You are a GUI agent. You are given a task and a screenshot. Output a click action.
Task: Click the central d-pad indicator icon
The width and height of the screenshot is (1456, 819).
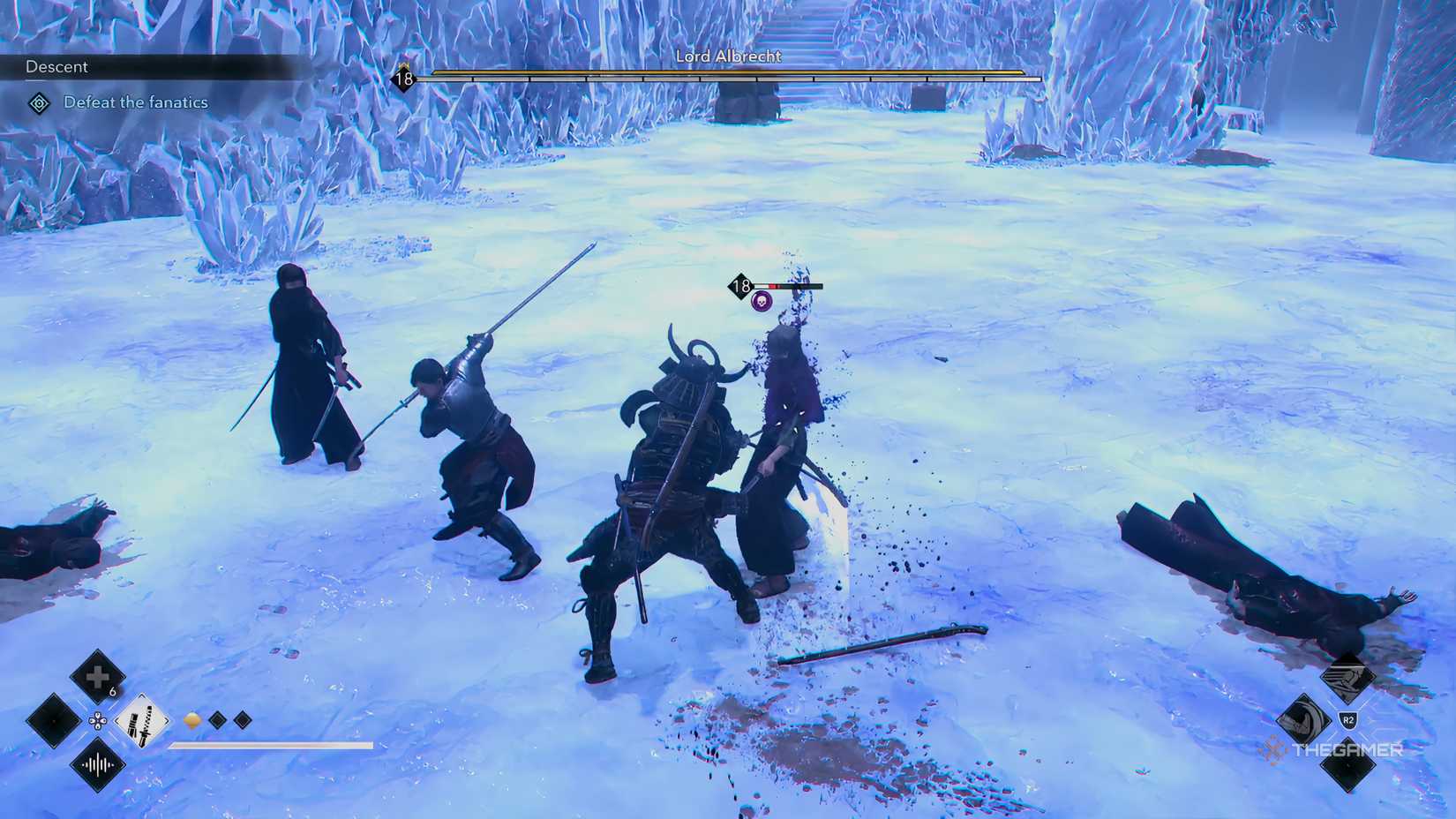pos(97,722)
